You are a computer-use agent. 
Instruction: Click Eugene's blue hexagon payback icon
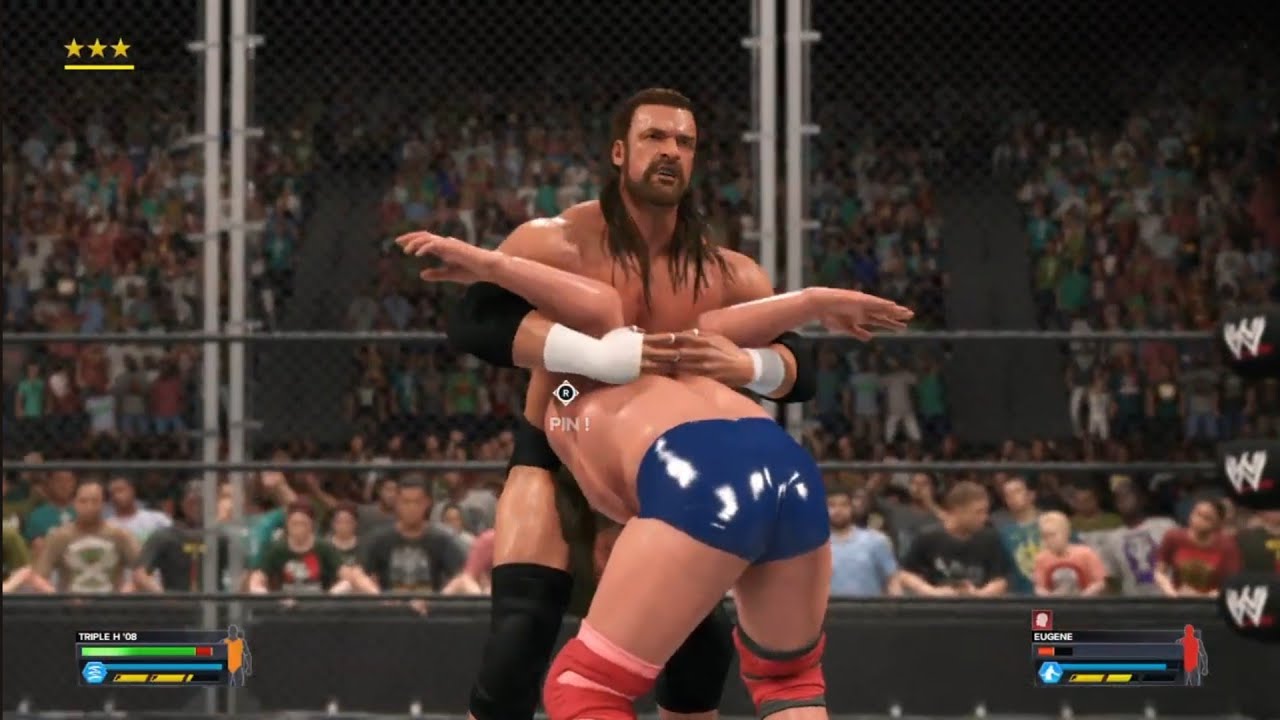(x=1050, y=673)
